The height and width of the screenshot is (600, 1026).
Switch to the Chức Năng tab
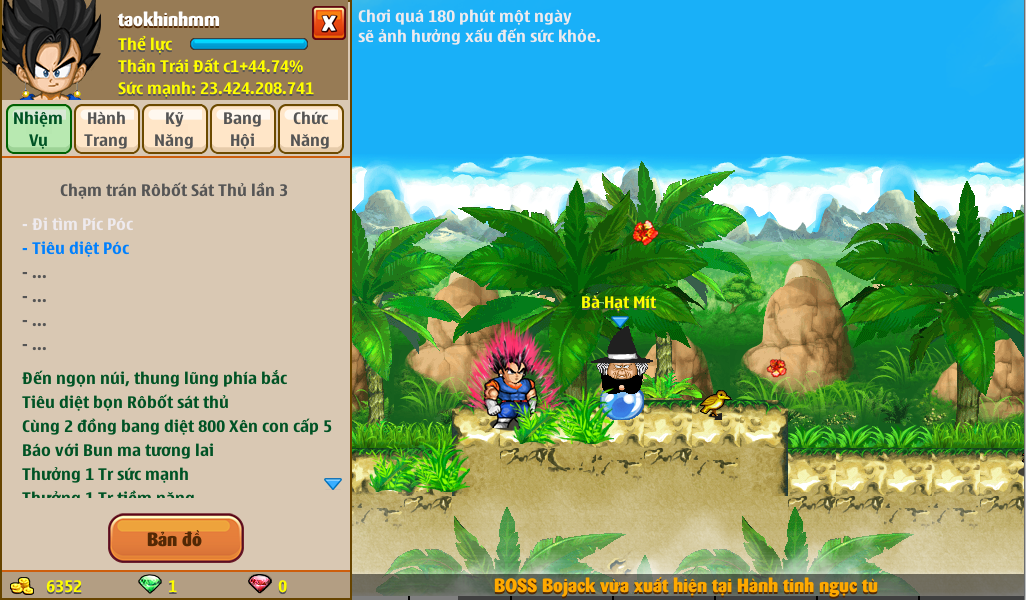[x=310, y=129]
